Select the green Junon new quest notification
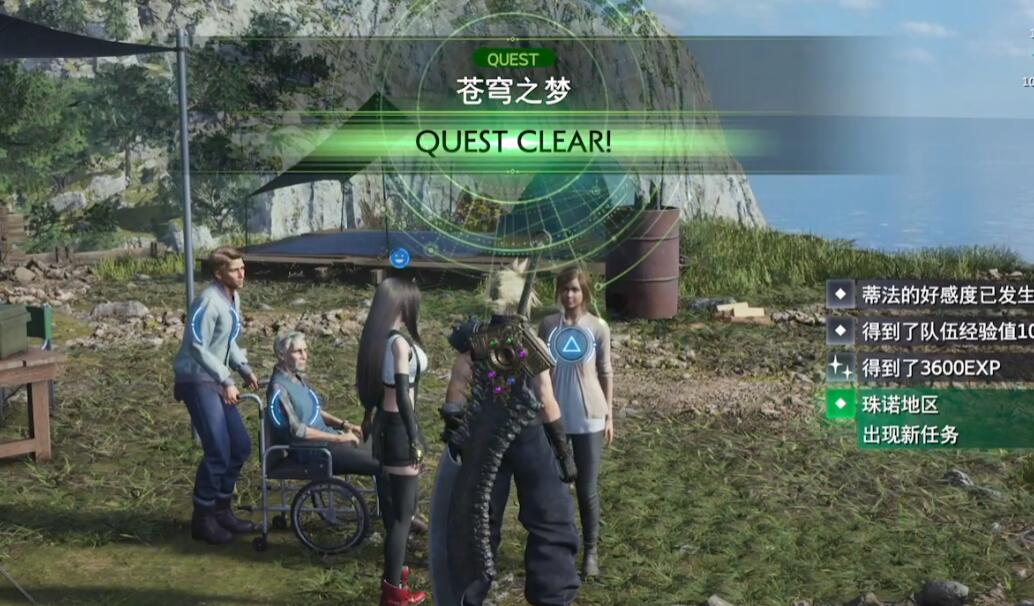The width and height of the screenshot is (1034, 606). [930, 419]
